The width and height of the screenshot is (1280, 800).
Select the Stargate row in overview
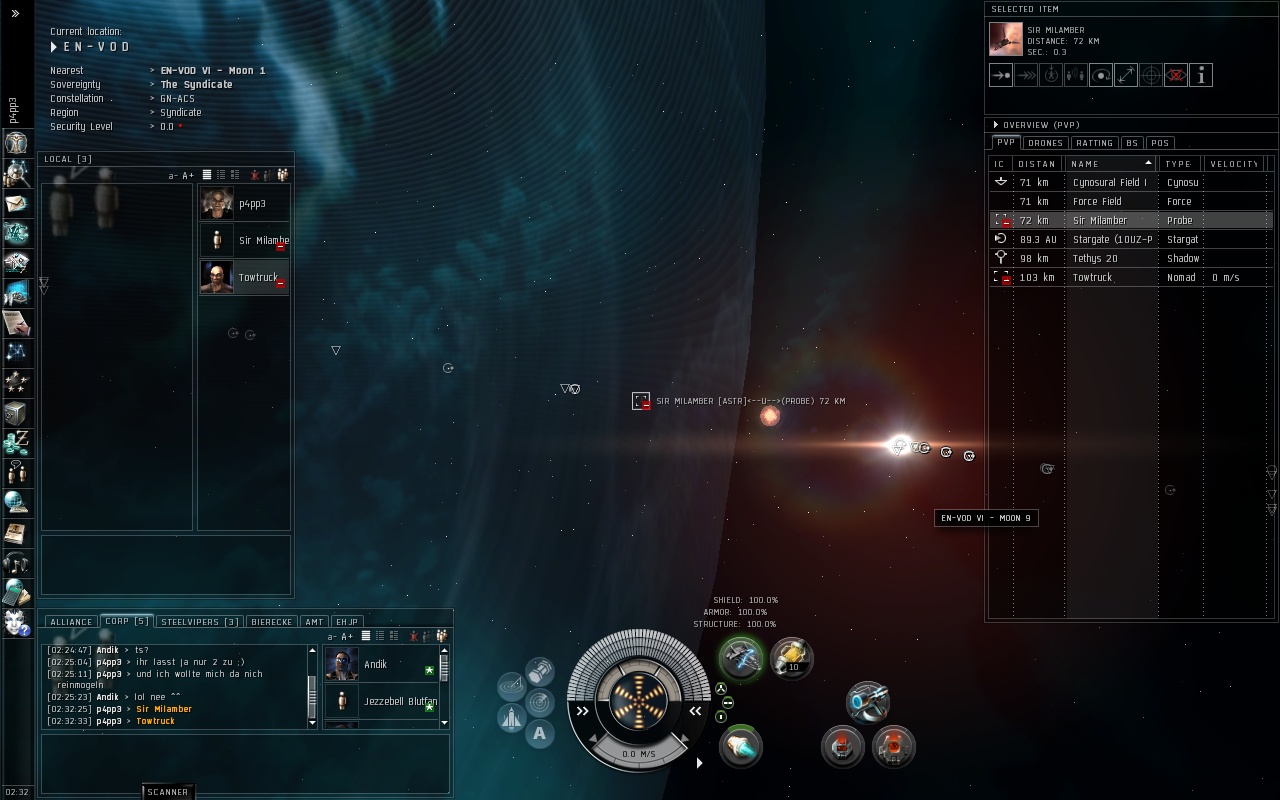(x=1112, y=239)
